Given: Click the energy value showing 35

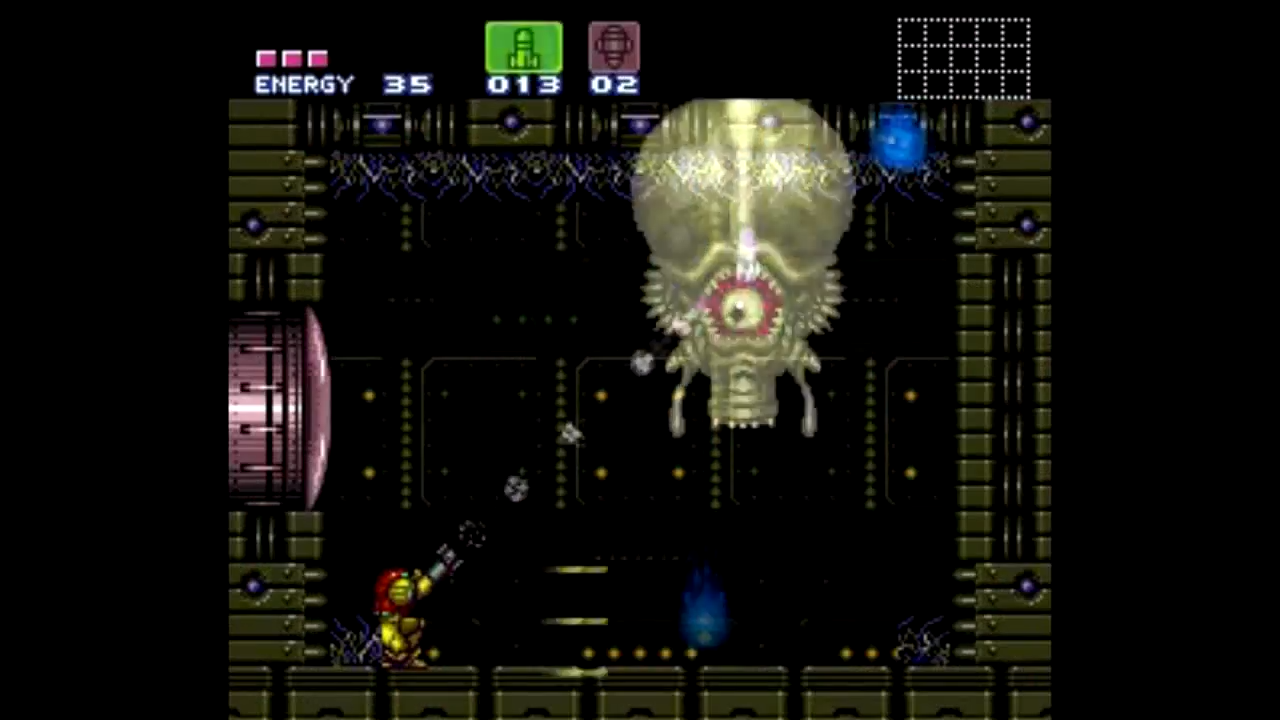Looking at the screenshot, I should [x=406, y=84].
